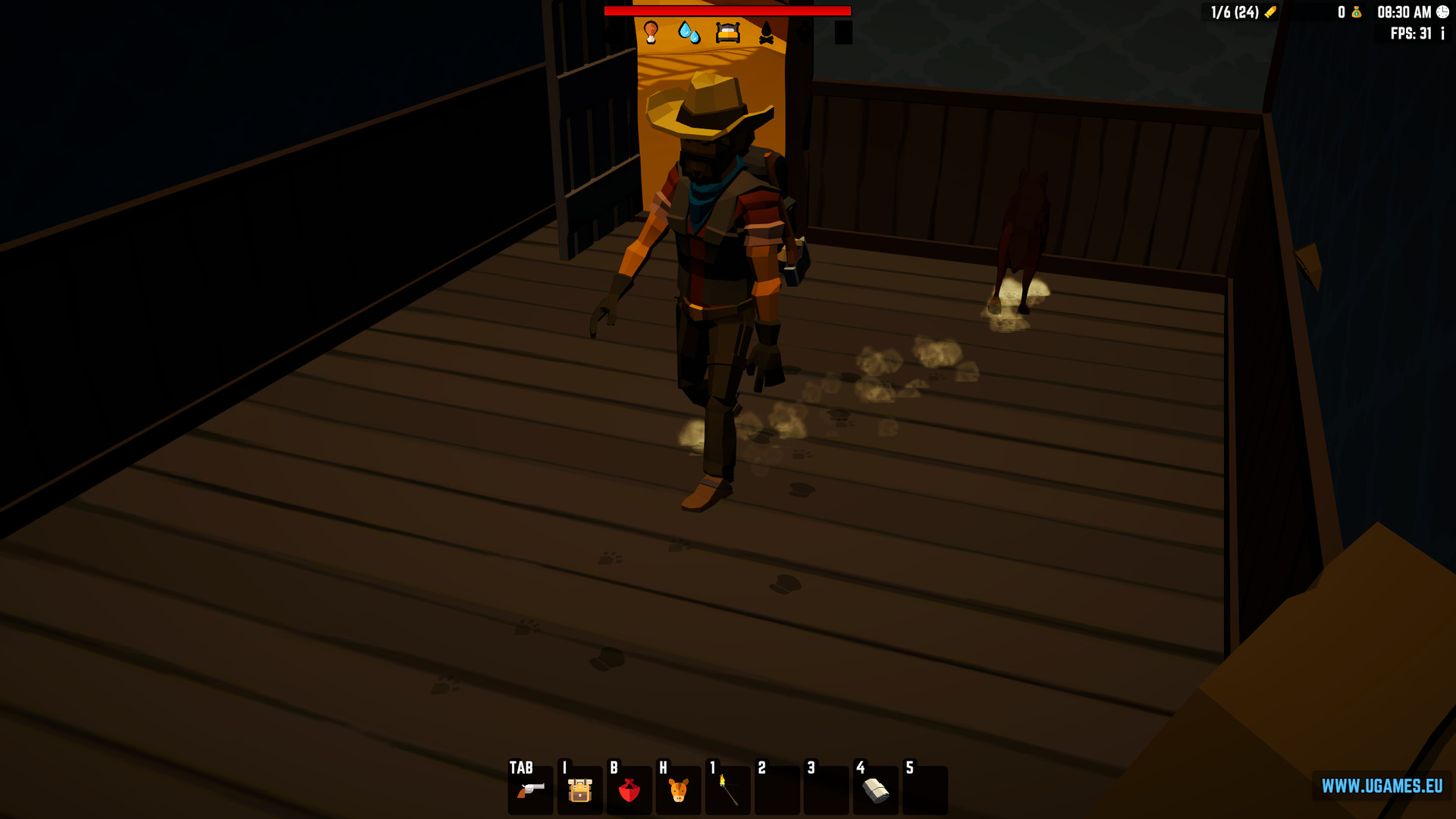The image size is (1456, 819).
Task: Select the bandage roll in slot 4
Action: point(875,791)
